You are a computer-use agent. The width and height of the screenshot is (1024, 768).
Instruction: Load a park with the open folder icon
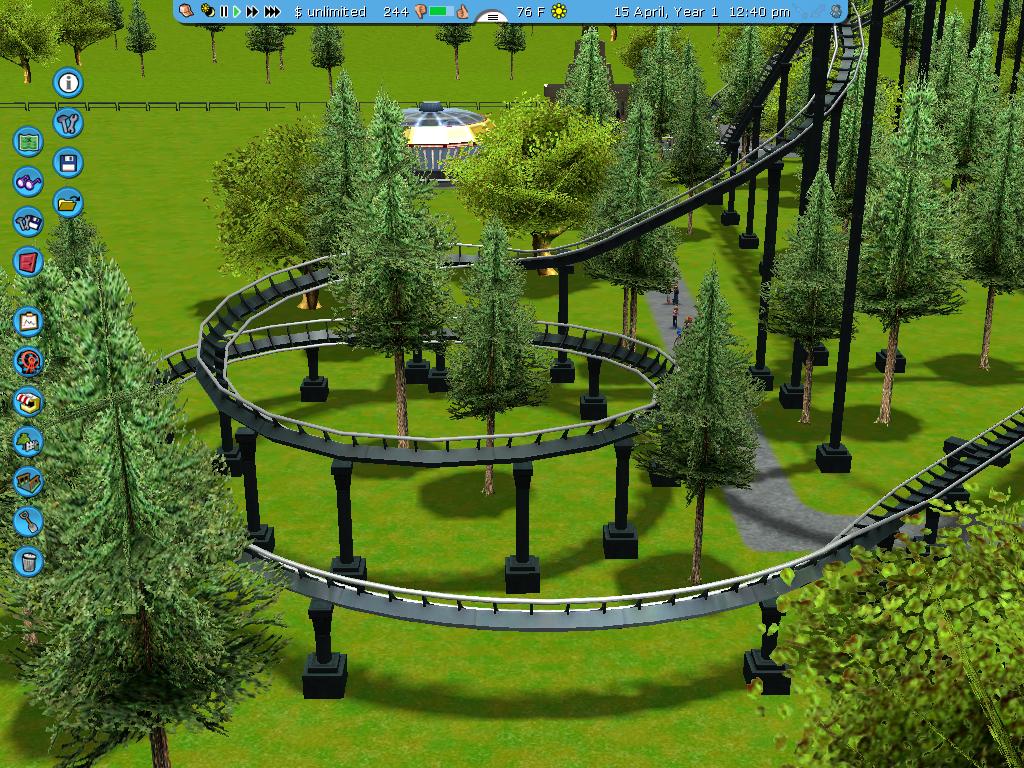click(x=68, y=203)
